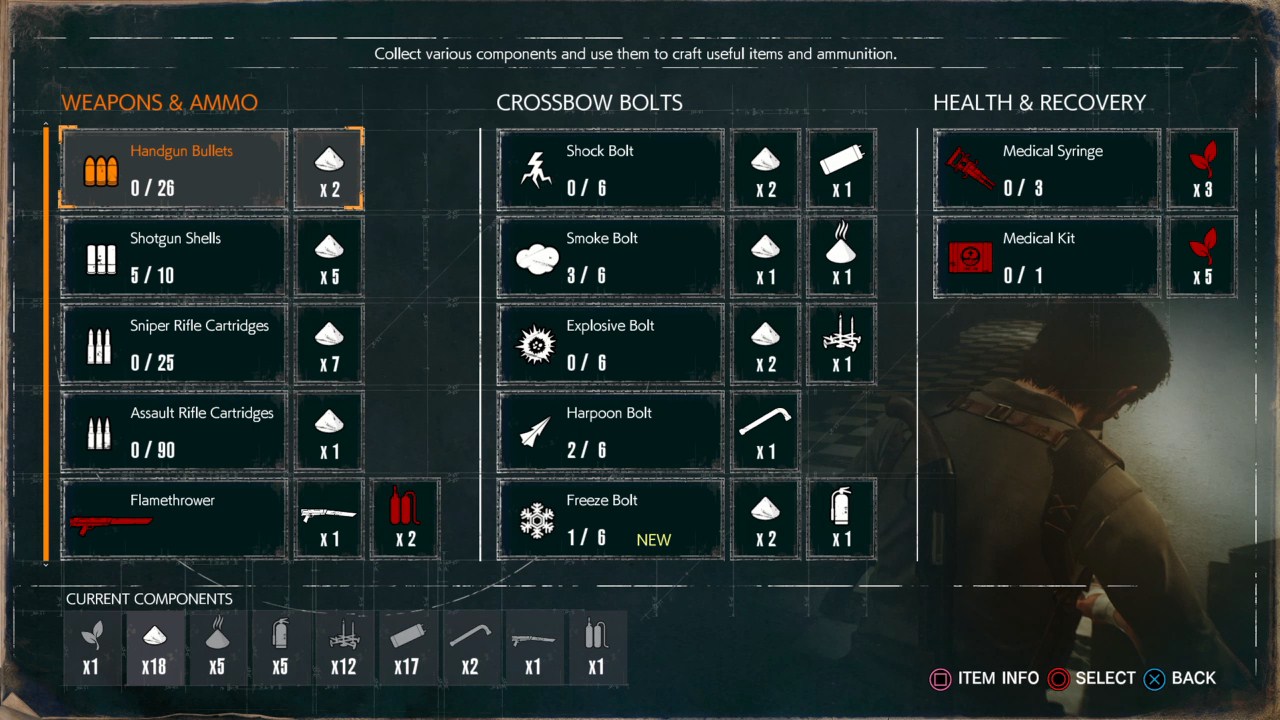Click the fuel tank component slot

tap(596, 647)
